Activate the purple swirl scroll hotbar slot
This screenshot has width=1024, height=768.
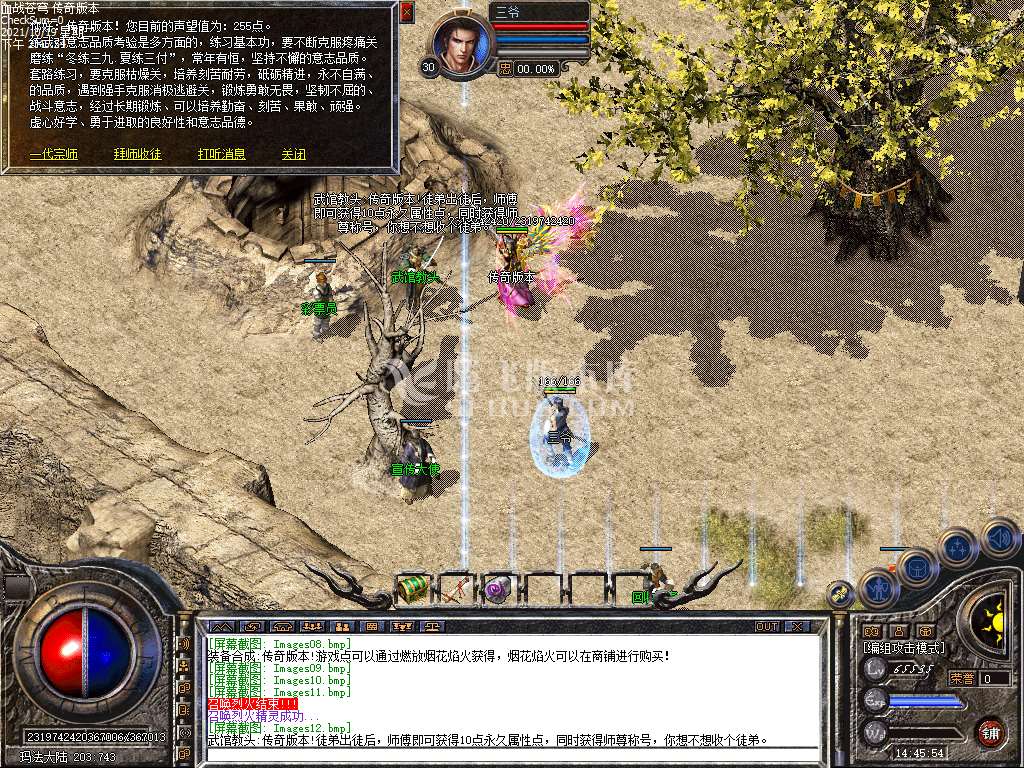click(x=497, y=590)
